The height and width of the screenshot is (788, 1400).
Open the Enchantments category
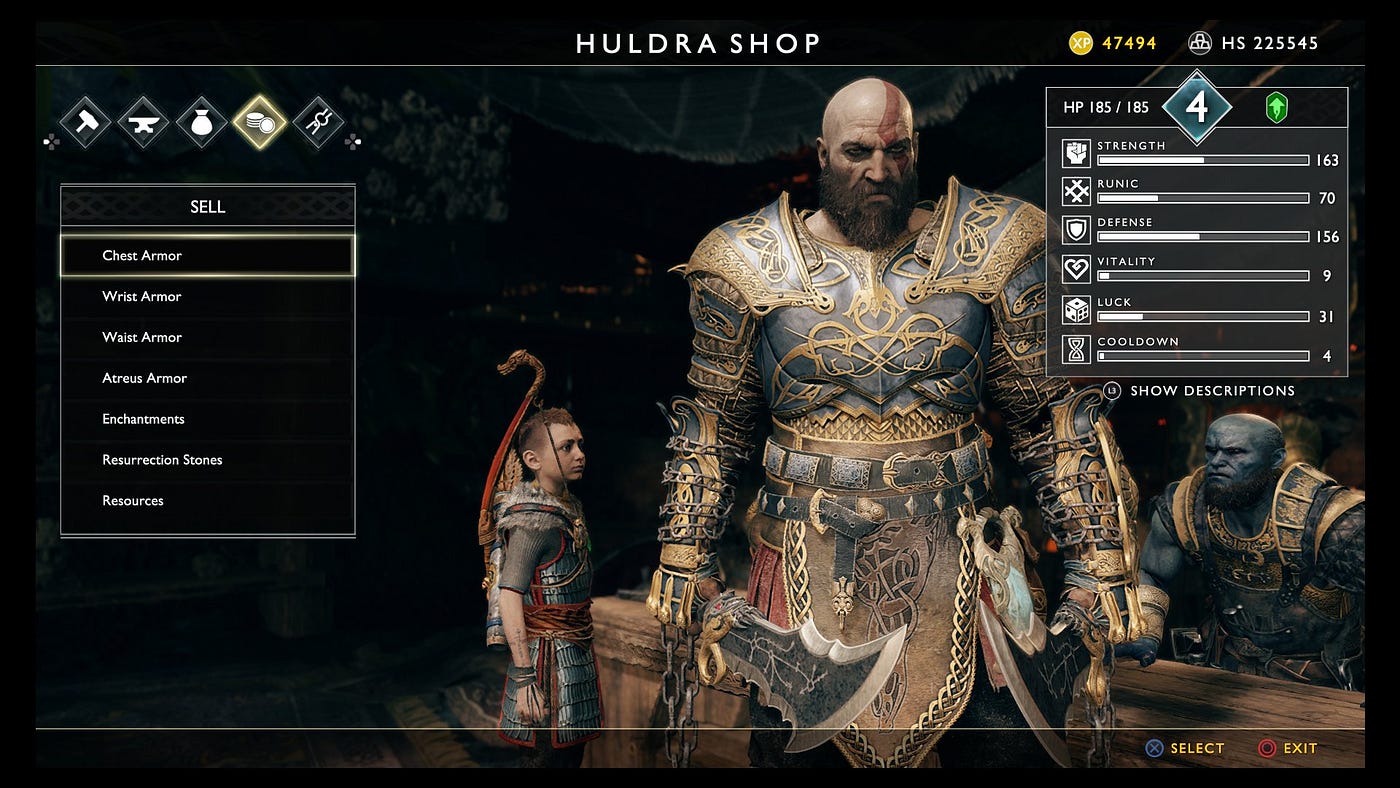point(207,419)
